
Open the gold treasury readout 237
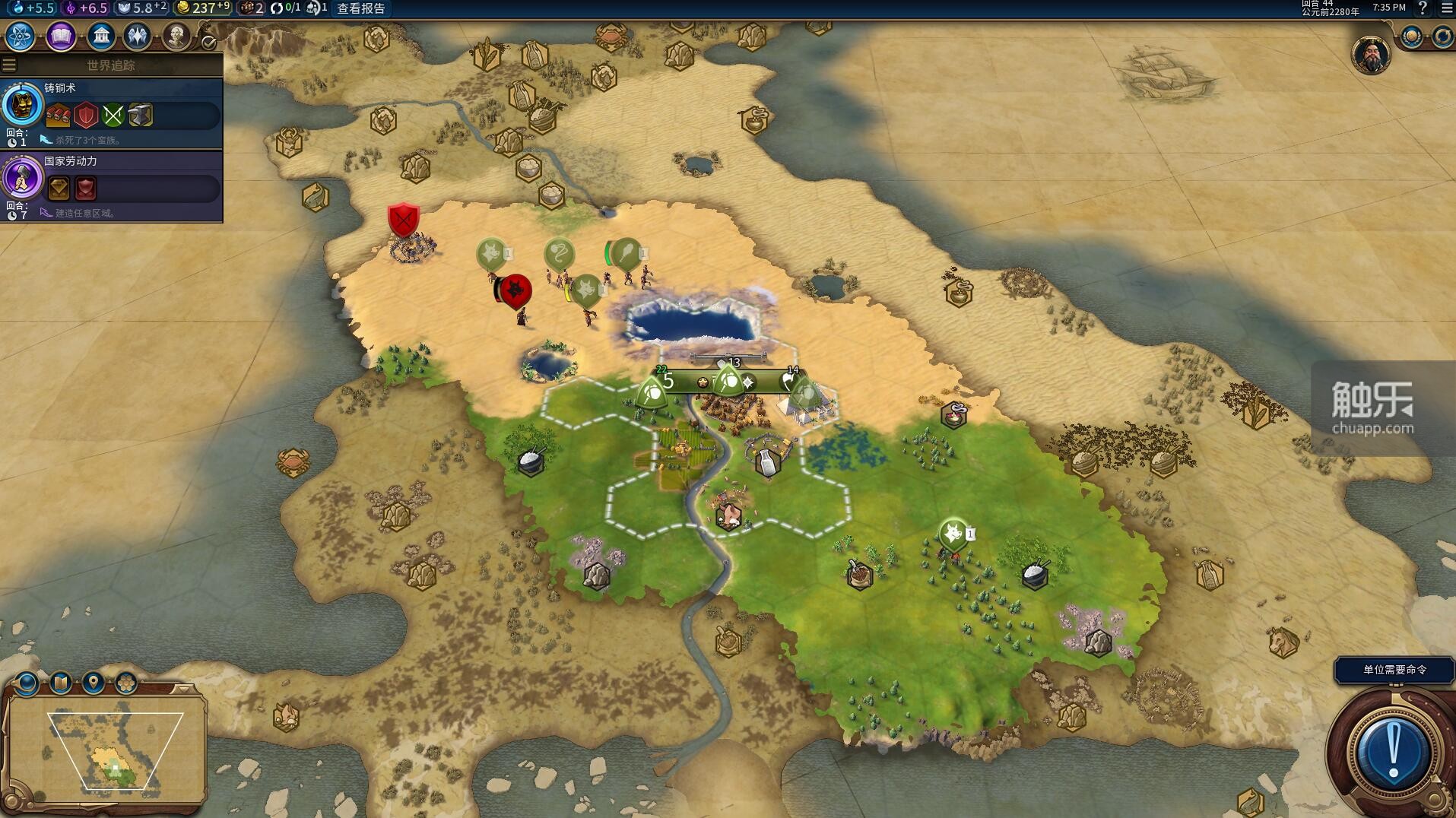pos(202,8)
